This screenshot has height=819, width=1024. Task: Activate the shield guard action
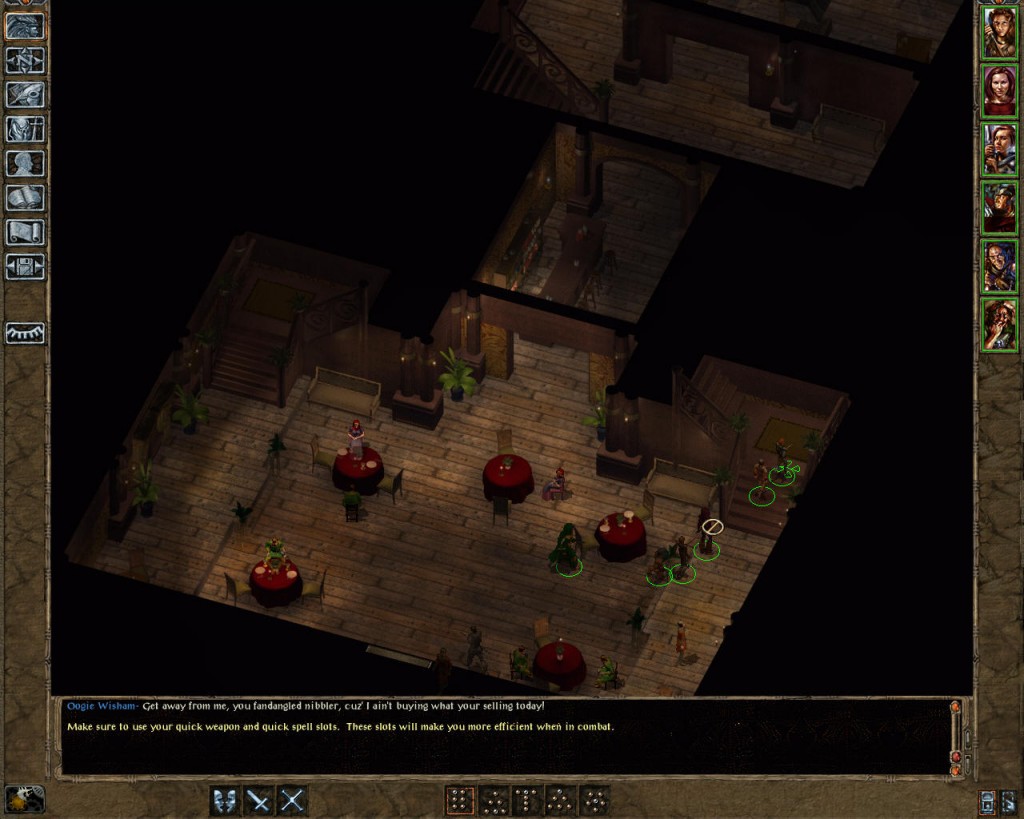coord(224,800)
